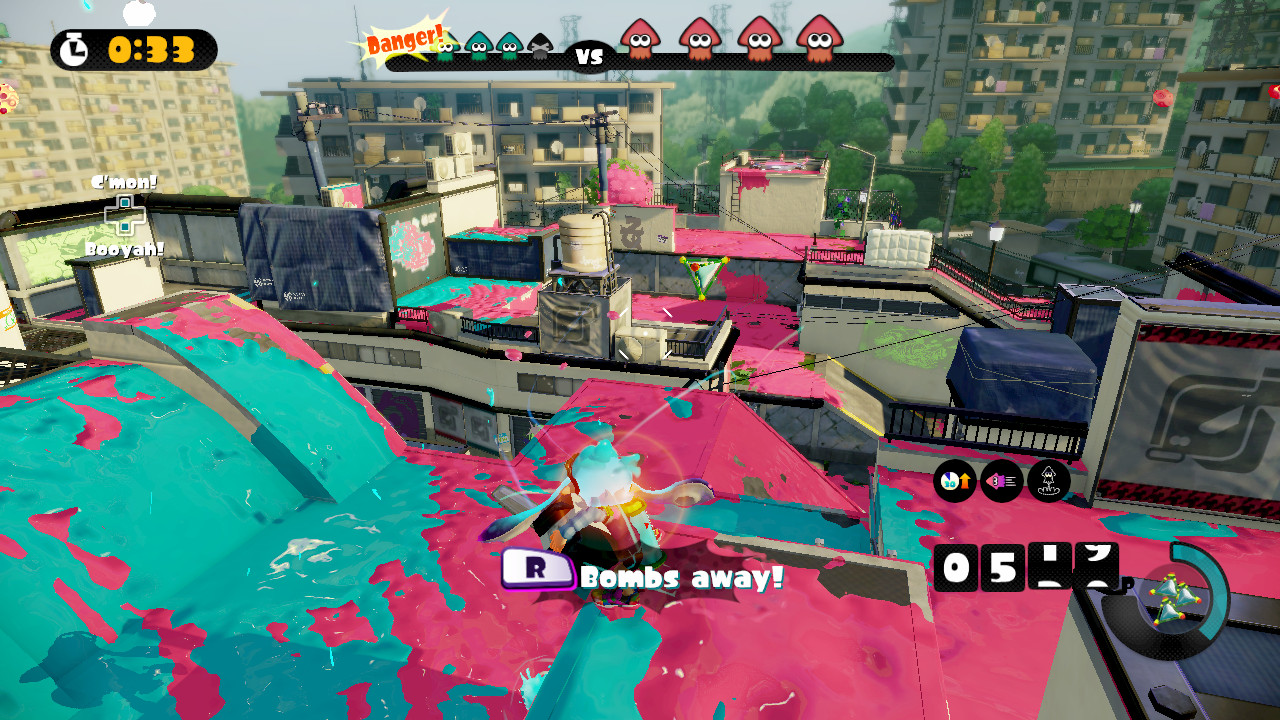Image resolution: width=1280 pixels, height=720 pixels.
Task: Select the swim speed buff icon
Action: 1002,479
